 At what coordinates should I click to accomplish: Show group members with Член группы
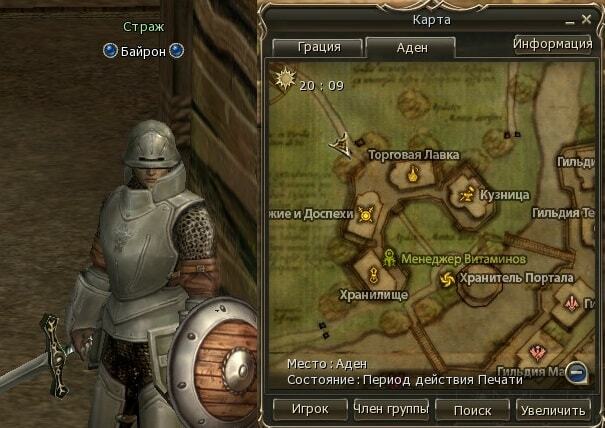point(391,409)
